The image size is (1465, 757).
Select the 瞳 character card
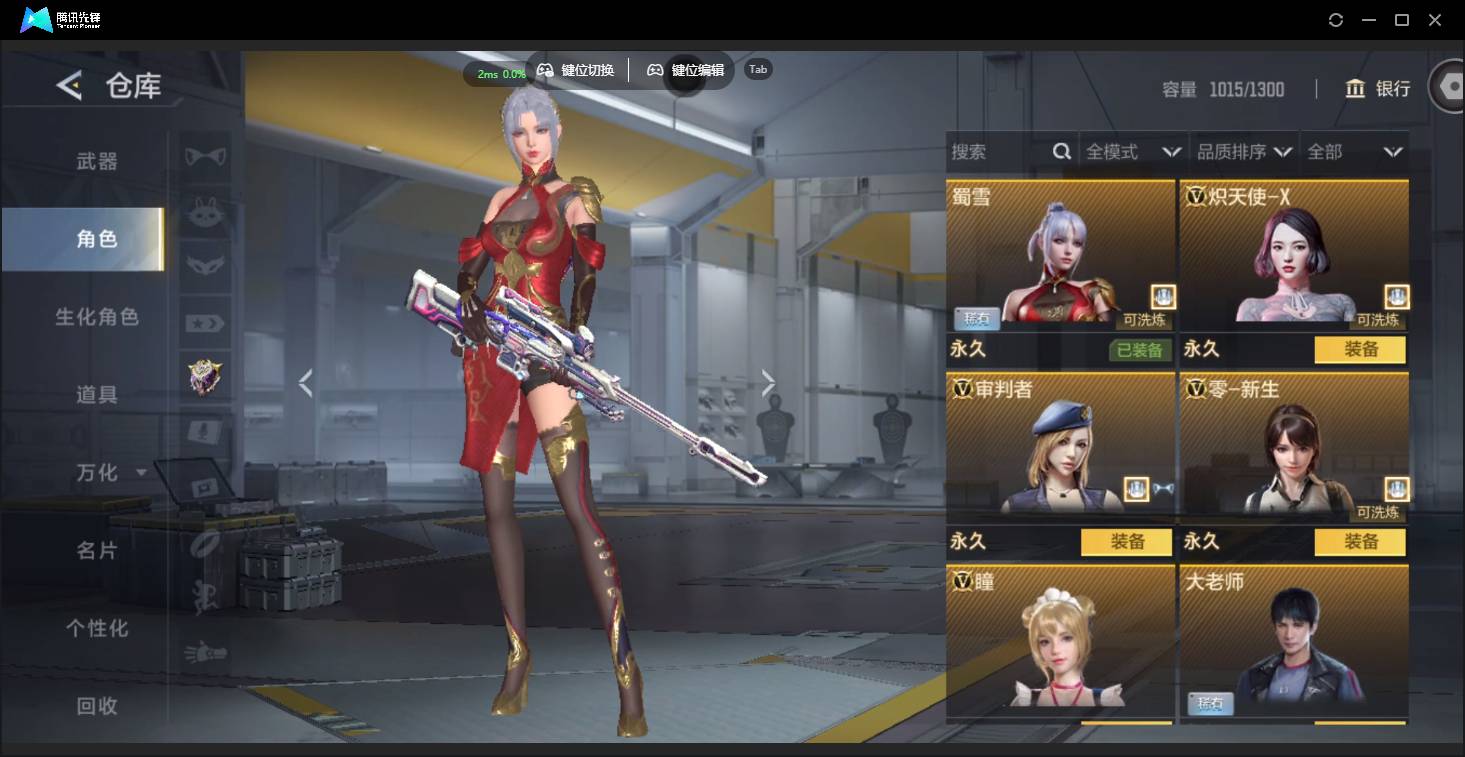1060,640
